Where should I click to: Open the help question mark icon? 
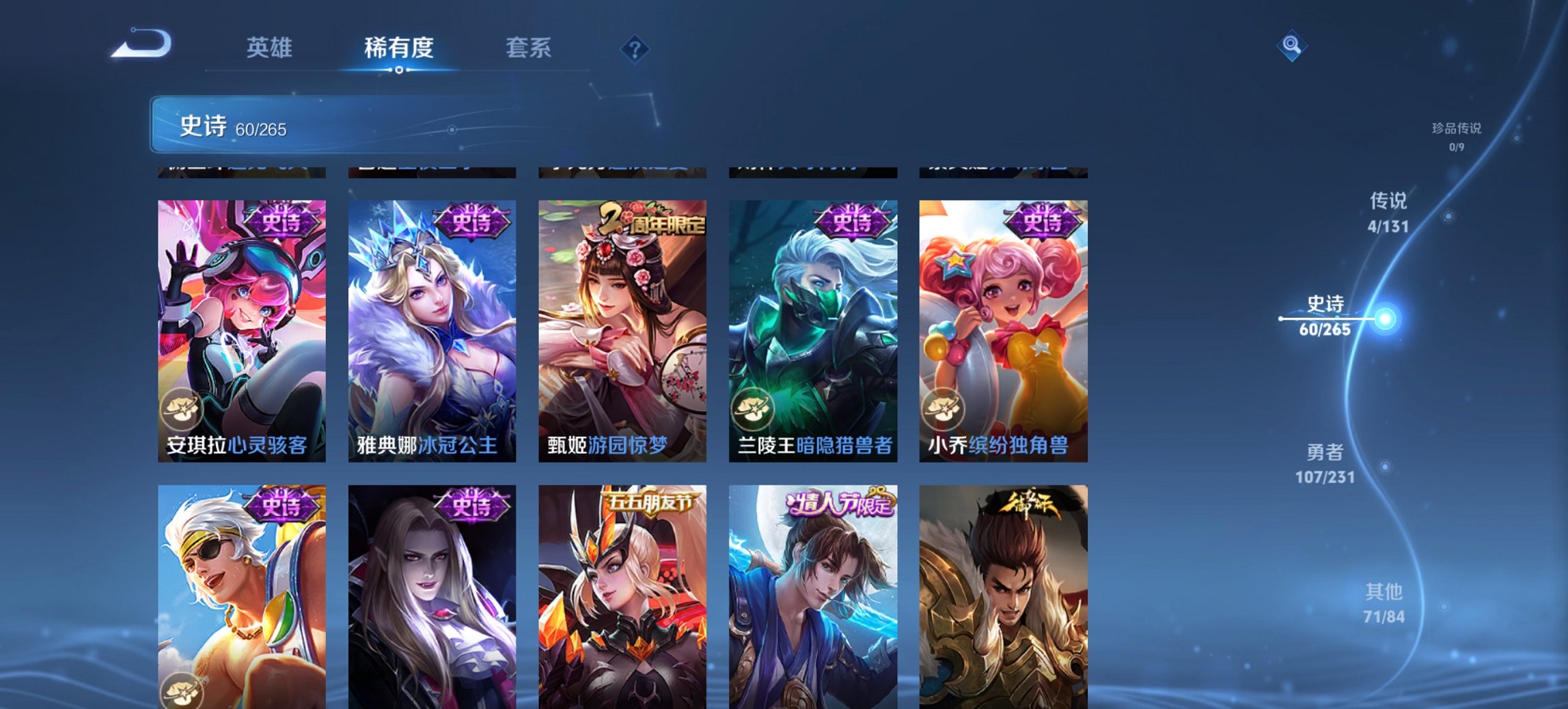click(x=635, y=48)
